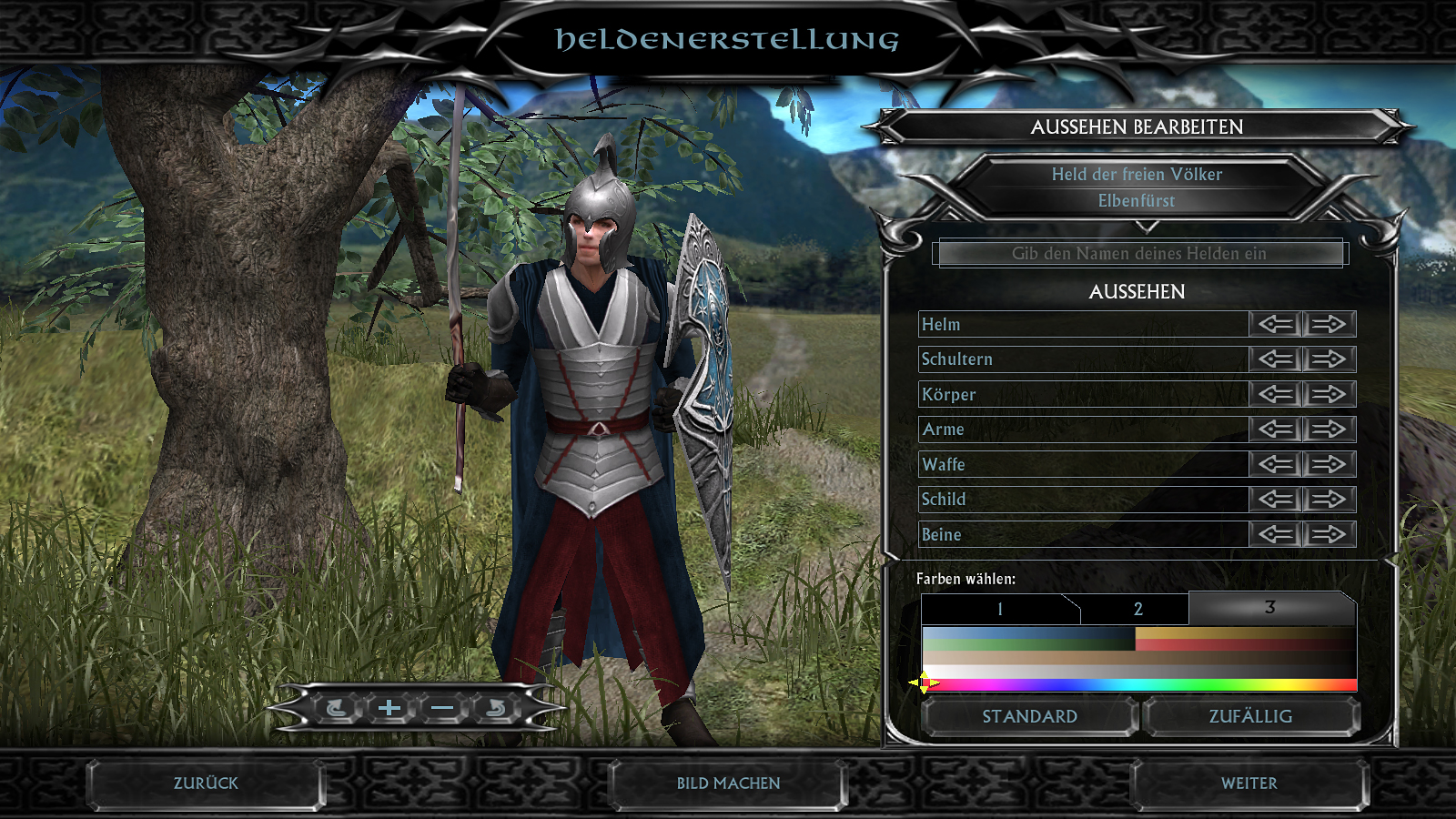Zoom in on the hero with plus button
The width and height of the screenshot is (1456, 819).
pos(389,708)
